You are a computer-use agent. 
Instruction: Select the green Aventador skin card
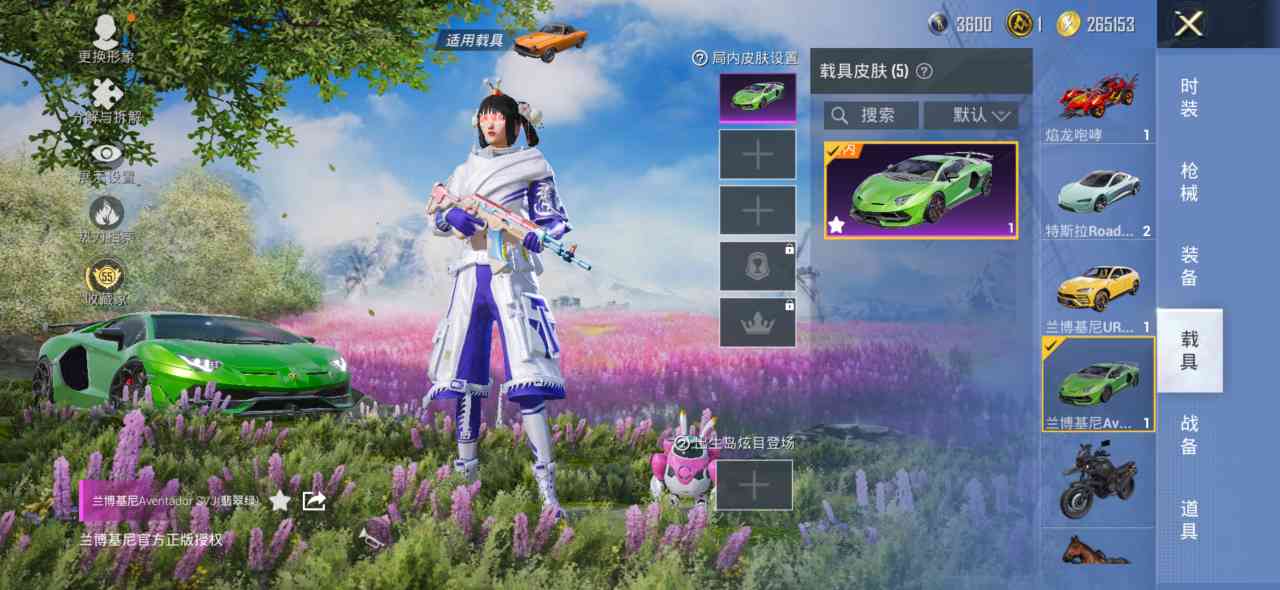[921, 190]
